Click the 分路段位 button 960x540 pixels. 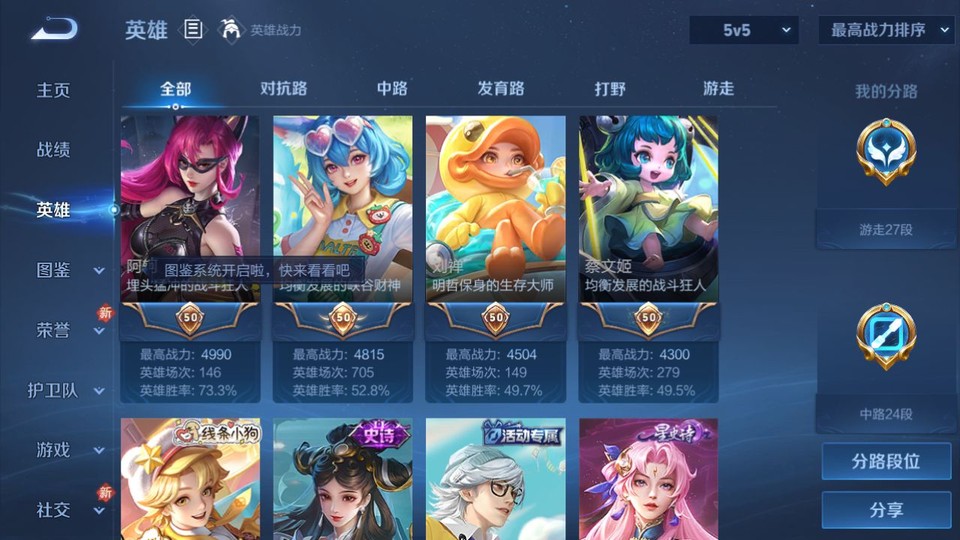[x=886, y=462]
